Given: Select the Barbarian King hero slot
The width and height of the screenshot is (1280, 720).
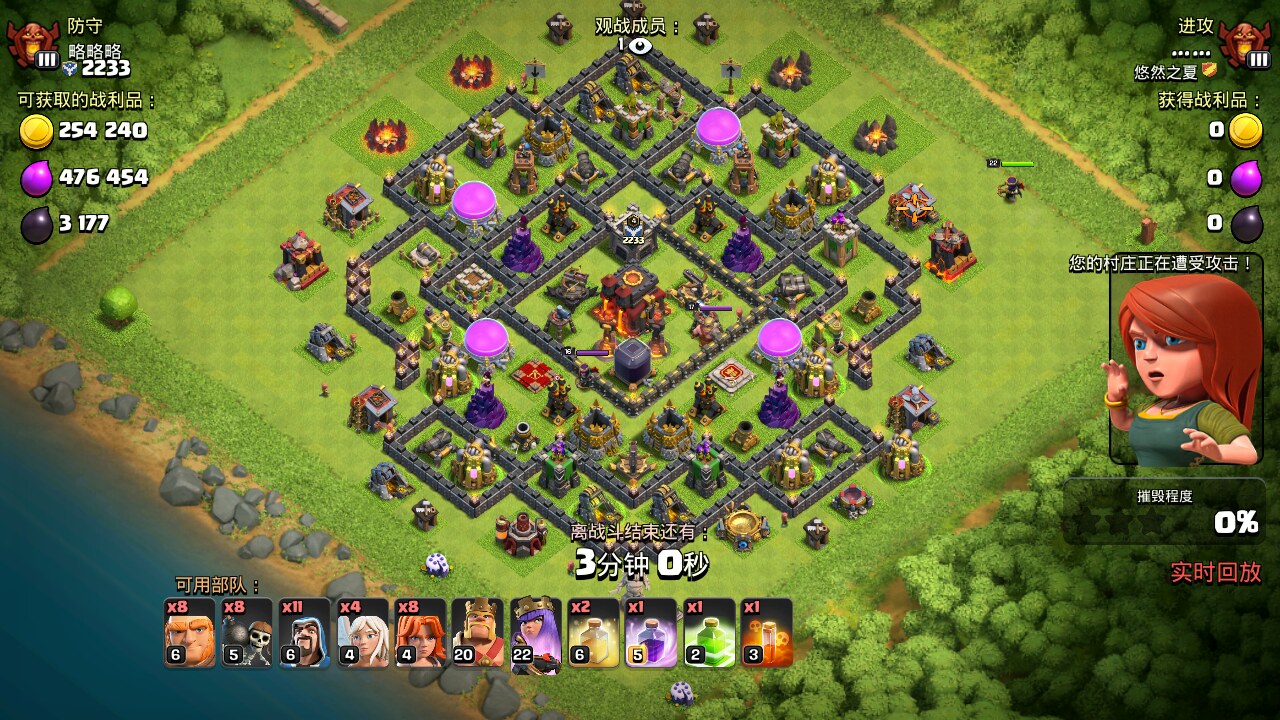Looking at the screenshot, I should [x=478, y=633].
